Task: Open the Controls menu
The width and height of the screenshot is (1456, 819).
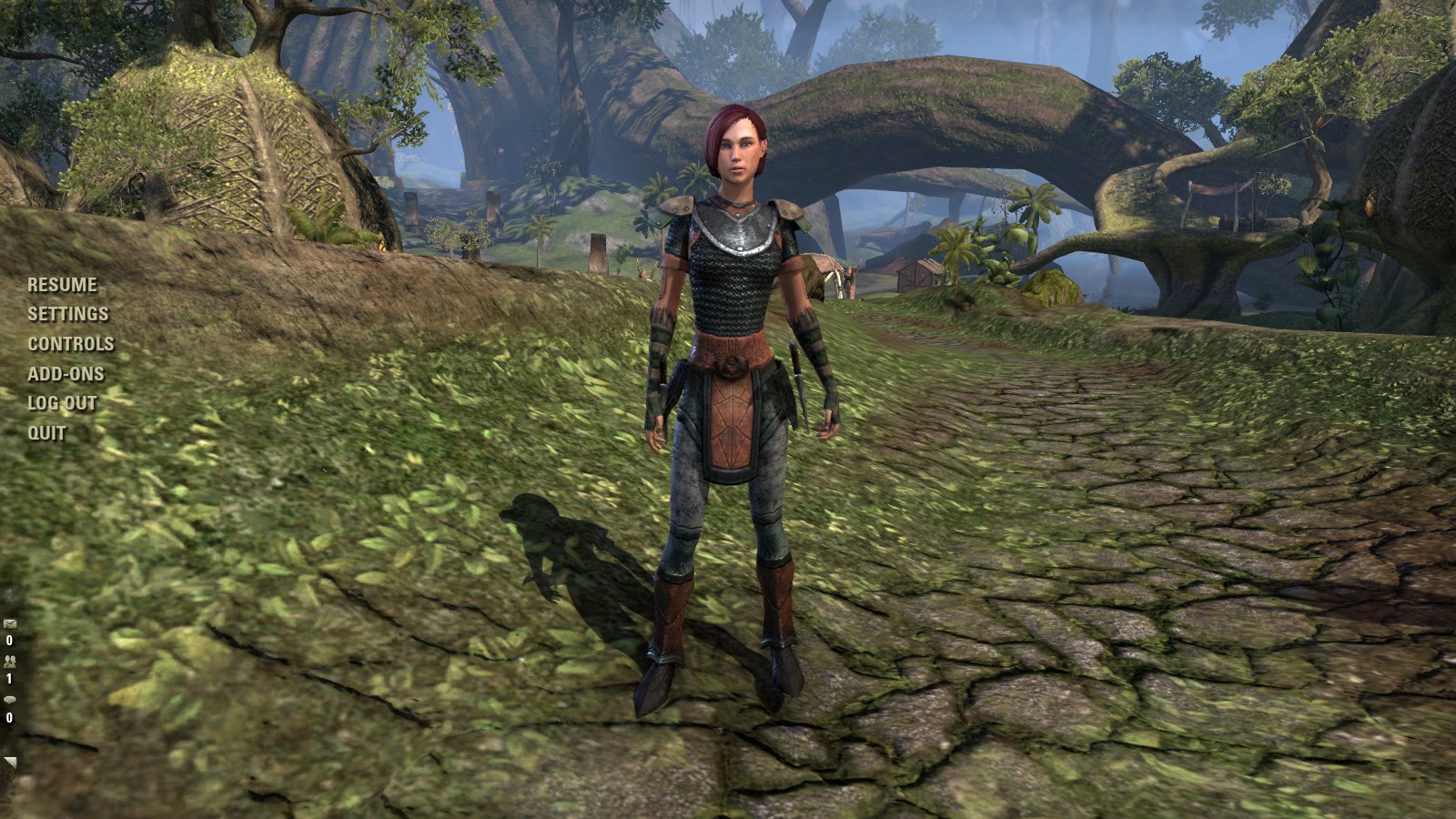Action: 70,344
